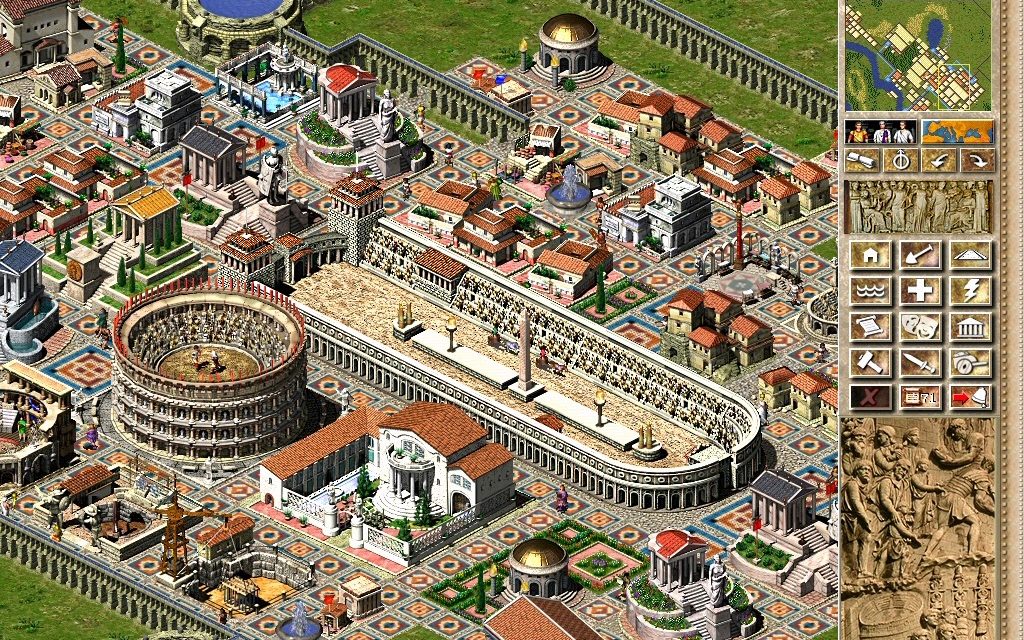The image size is (1024, 640).
Task: Choose the shovel clear land tool
Action: pyautogui.click(x=920, y=255)
